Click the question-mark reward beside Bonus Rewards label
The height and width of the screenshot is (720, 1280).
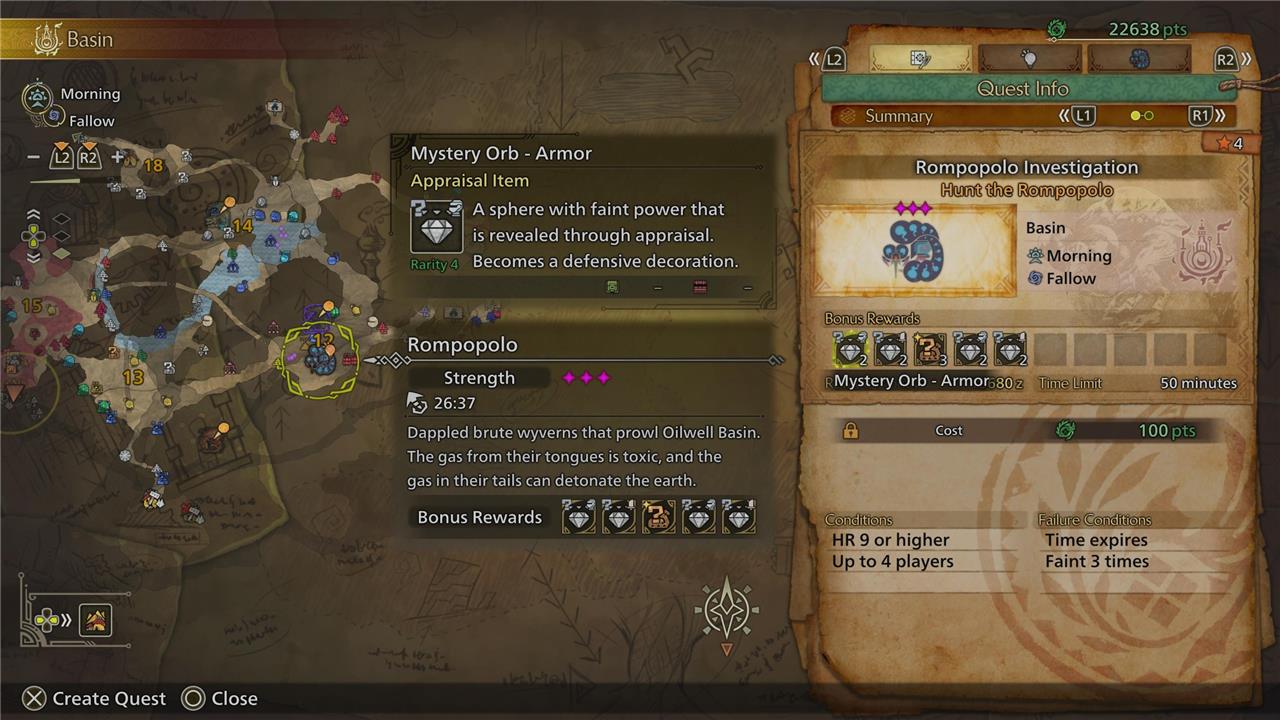click(x=658, y=517)
